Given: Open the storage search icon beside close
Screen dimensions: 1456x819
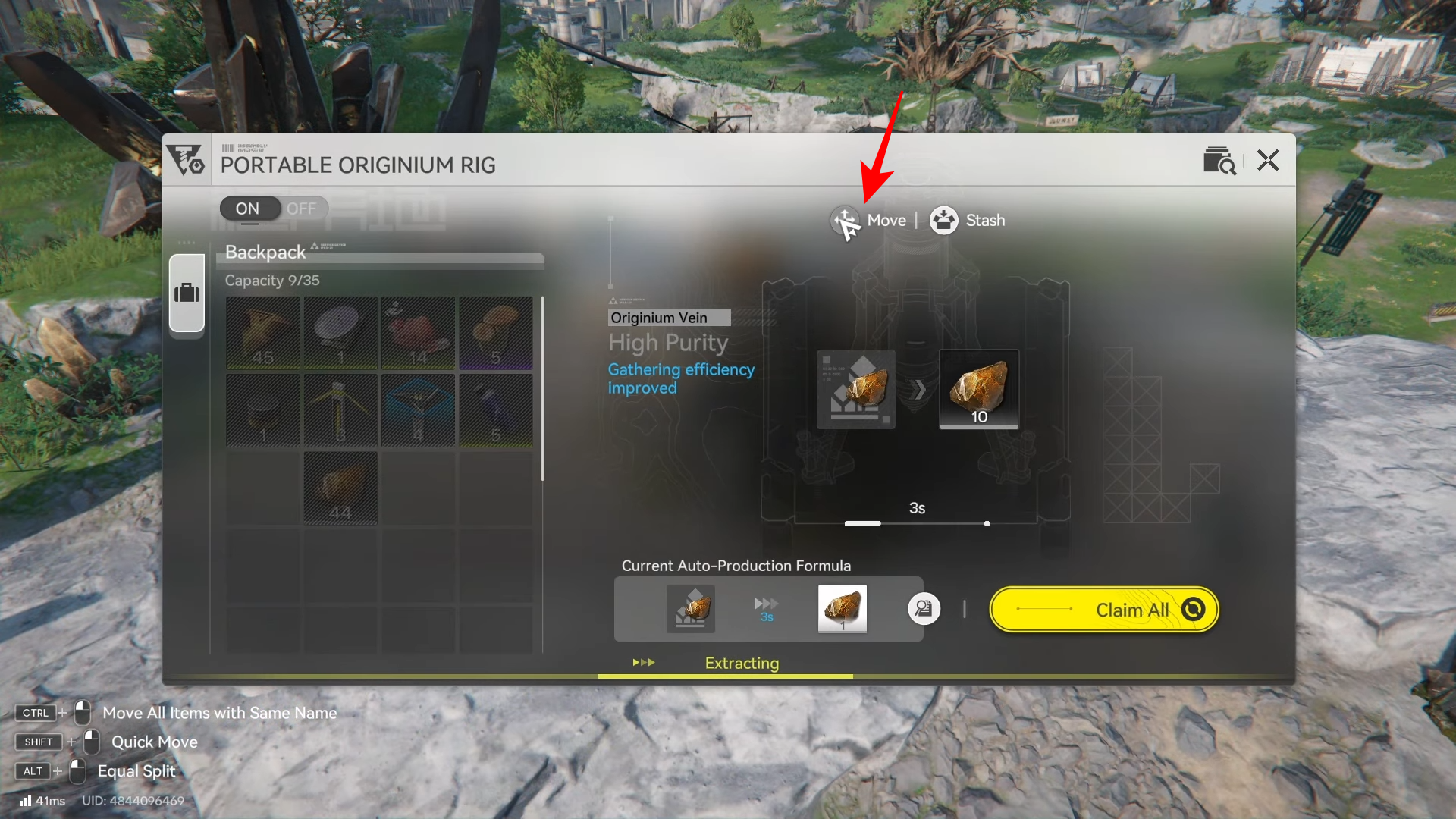Looking at the screenshot, I should [1219, 161].
